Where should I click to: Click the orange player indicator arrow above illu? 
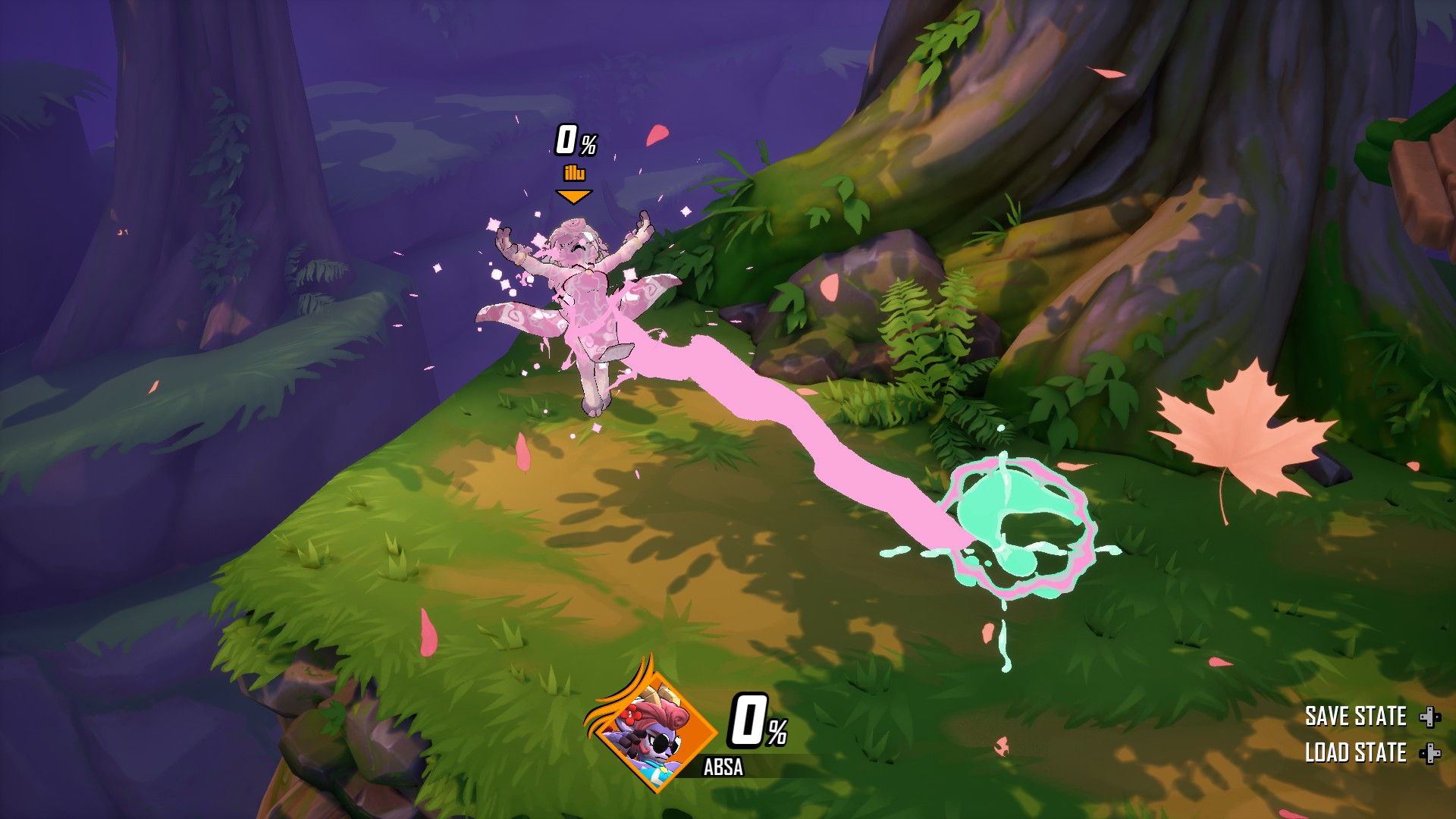573,196
